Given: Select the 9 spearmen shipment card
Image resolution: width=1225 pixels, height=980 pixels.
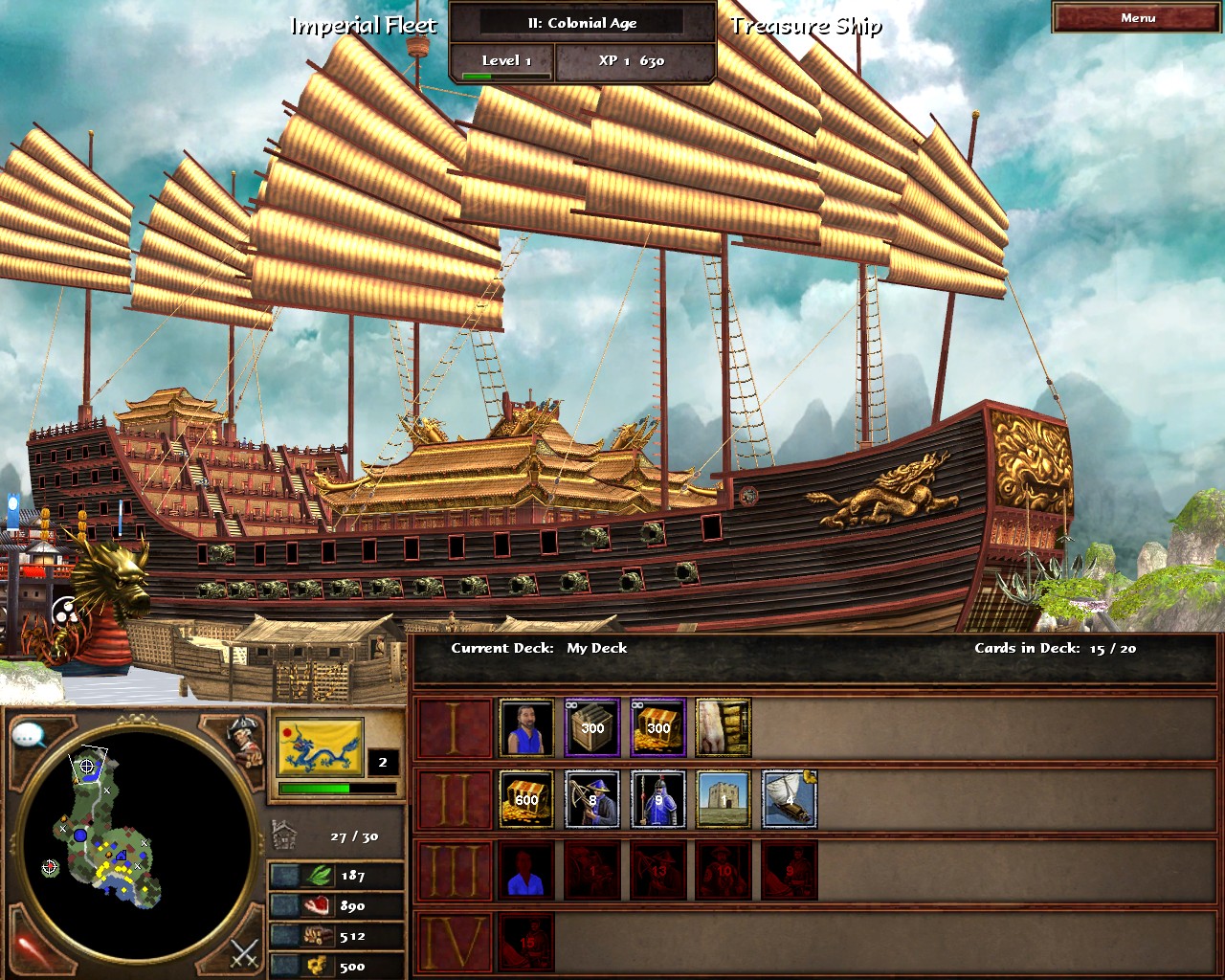Looking at the screenshot, I should (658, 799).
